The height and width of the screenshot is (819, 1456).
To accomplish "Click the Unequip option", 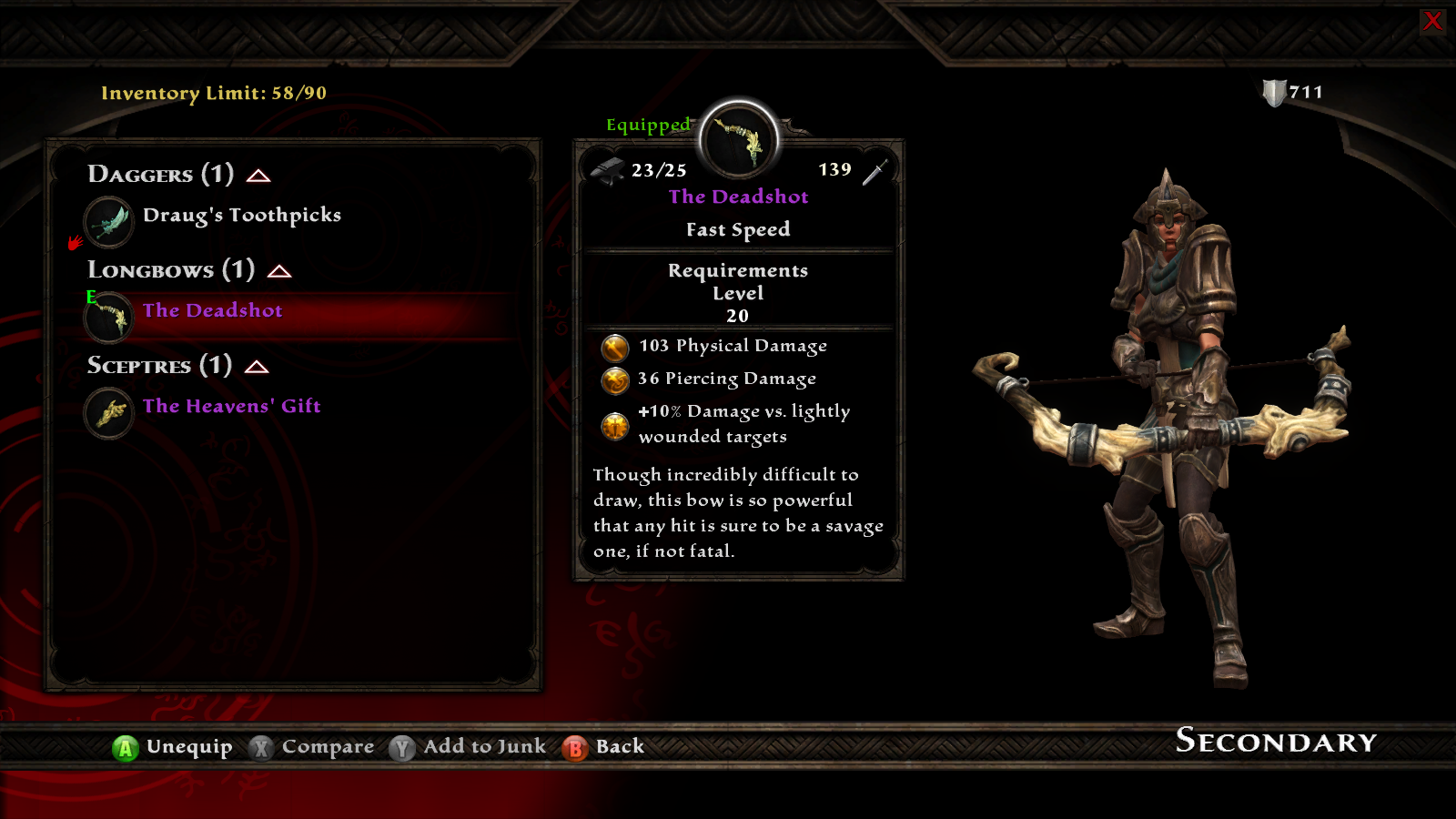I will [x=173, y=747].
